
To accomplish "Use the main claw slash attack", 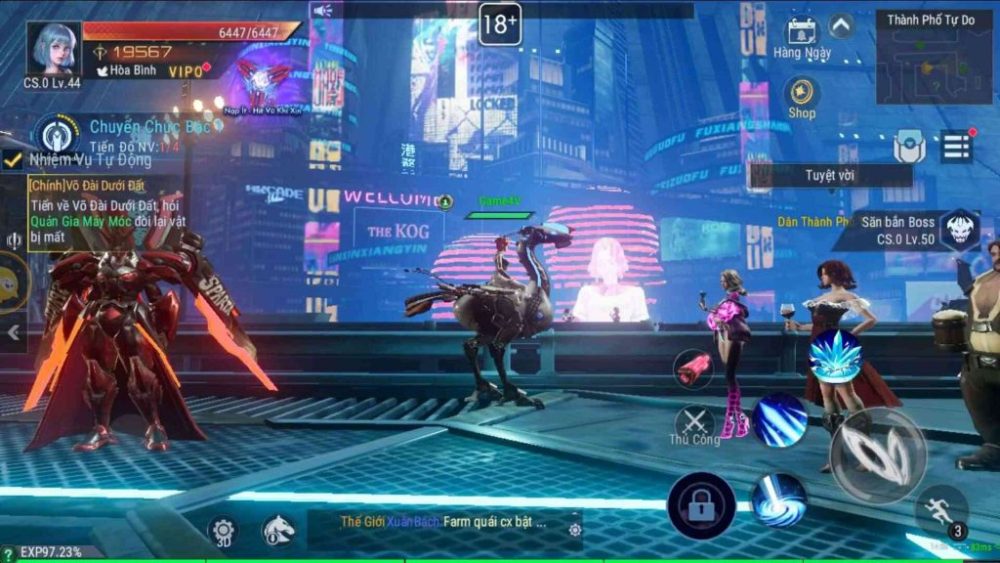I will click(878, 455).
